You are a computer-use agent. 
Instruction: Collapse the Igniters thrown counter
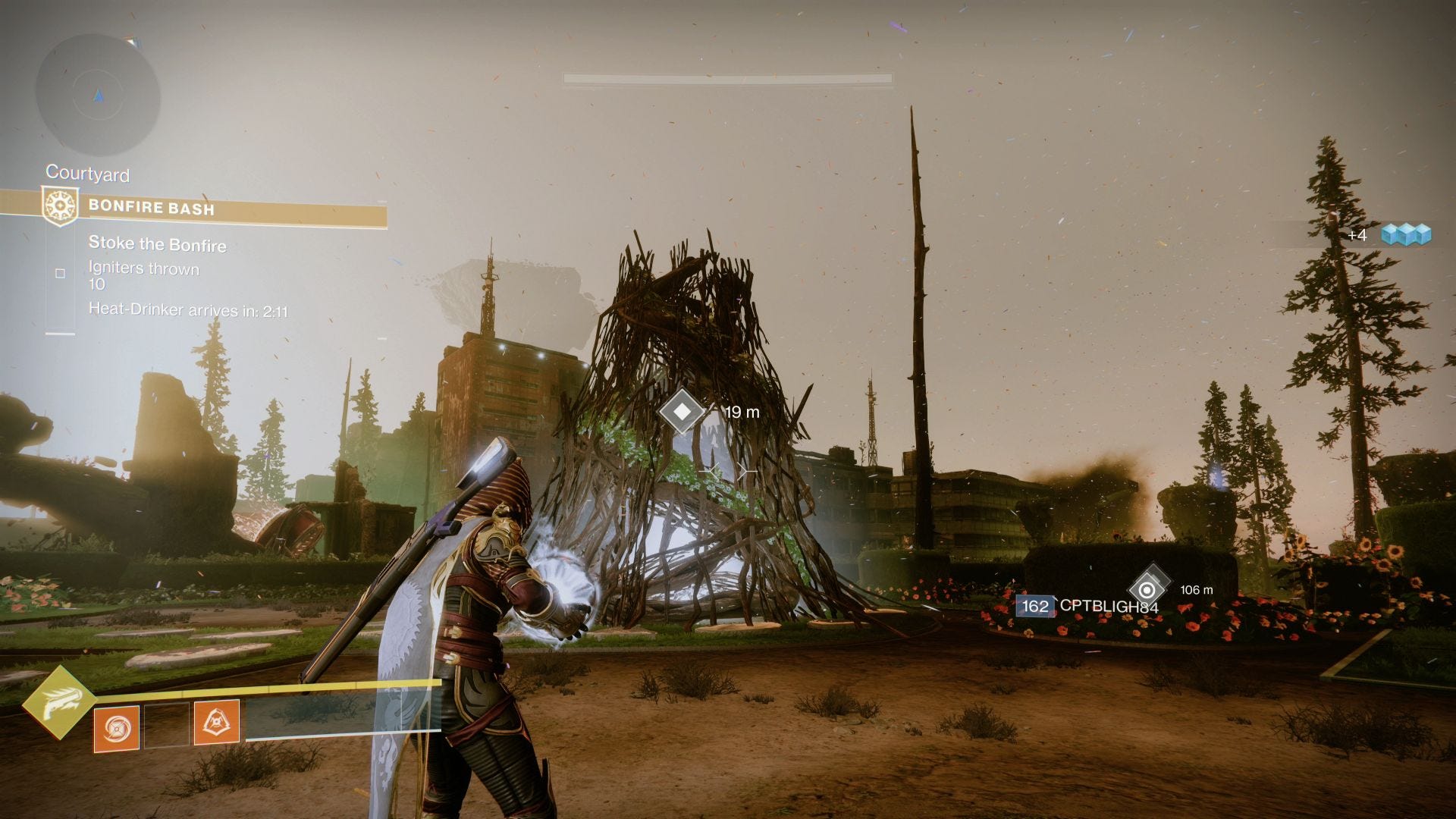pyautogui.click(x=143, y=277)
